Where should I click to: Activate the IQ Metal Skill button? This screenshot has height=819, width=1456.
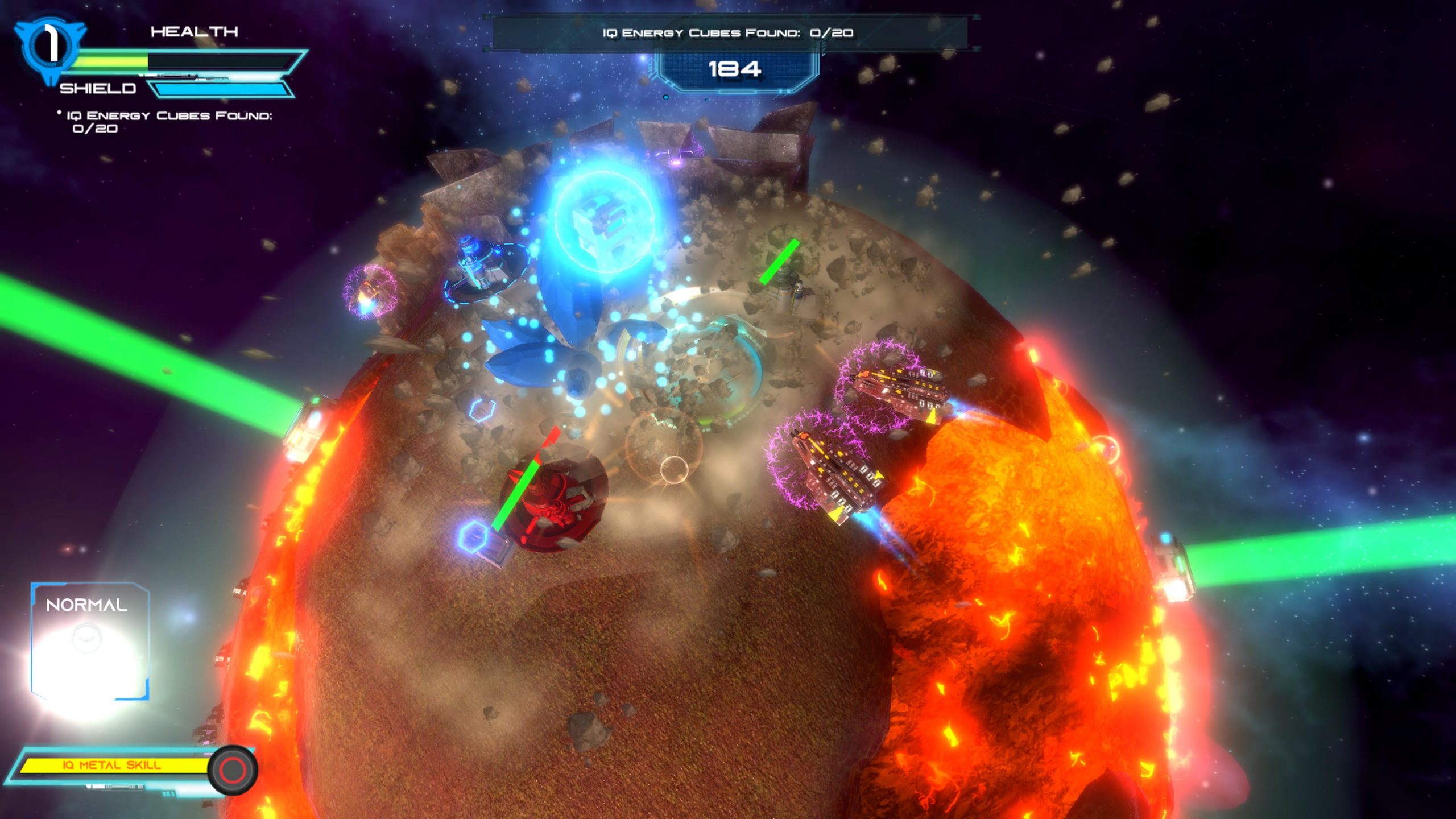click(233, 770)
